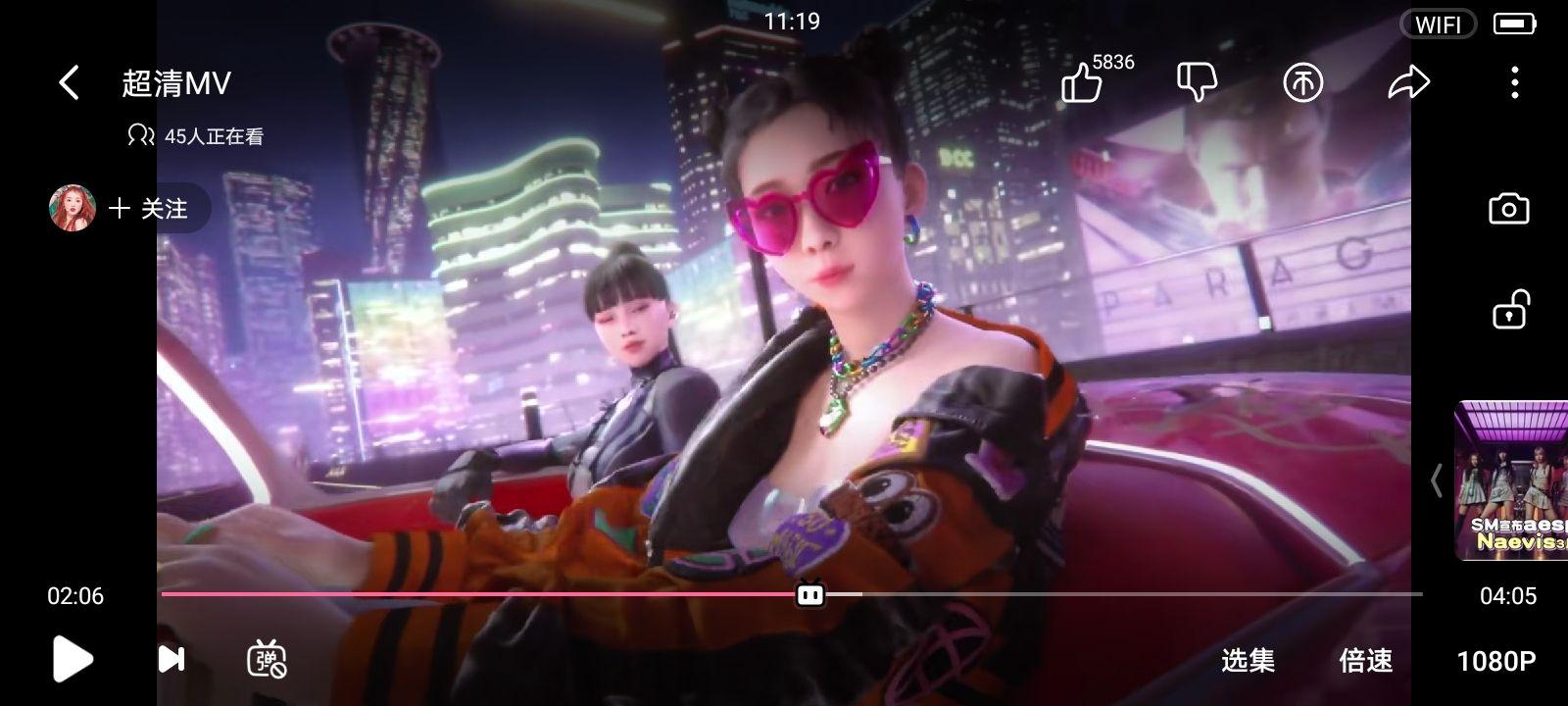Share the video via the share arrow
Image resolution: width=1568 pixels, height=706 pixels.
point(1409,82)
